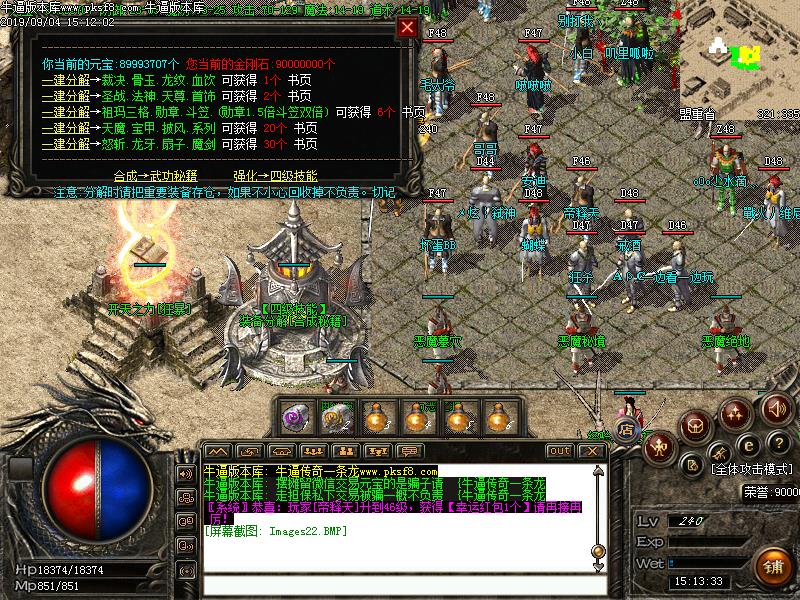Toggle sound with the speaker orb button

[x=775, y=408]
